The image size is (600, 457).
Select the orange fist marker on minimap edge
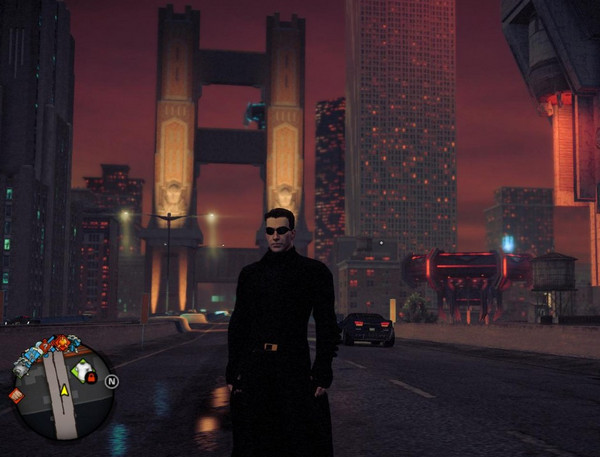16,395
